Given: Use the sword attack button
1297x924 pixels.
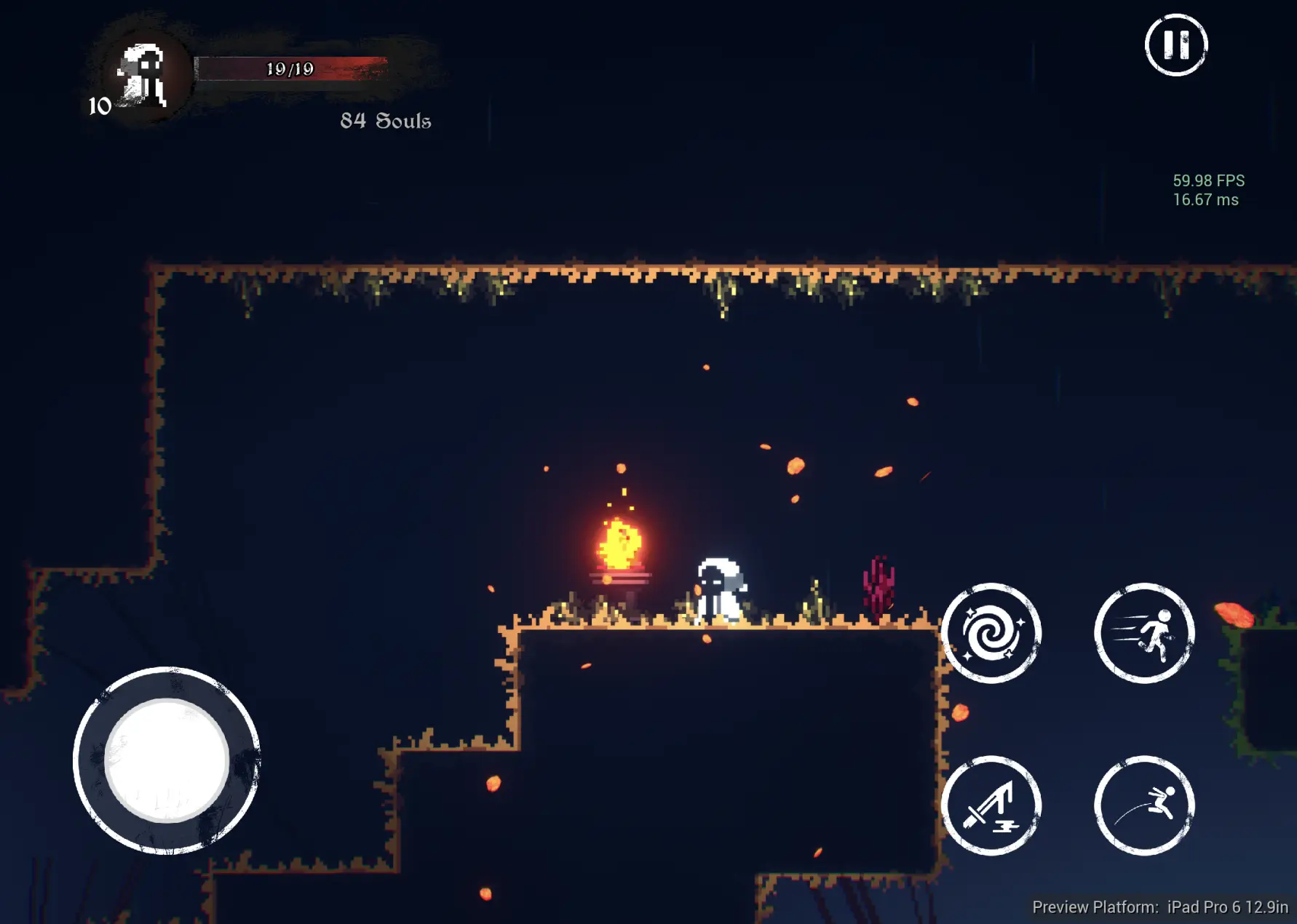Looking at the screenshot, I should (x=991, y=805).
